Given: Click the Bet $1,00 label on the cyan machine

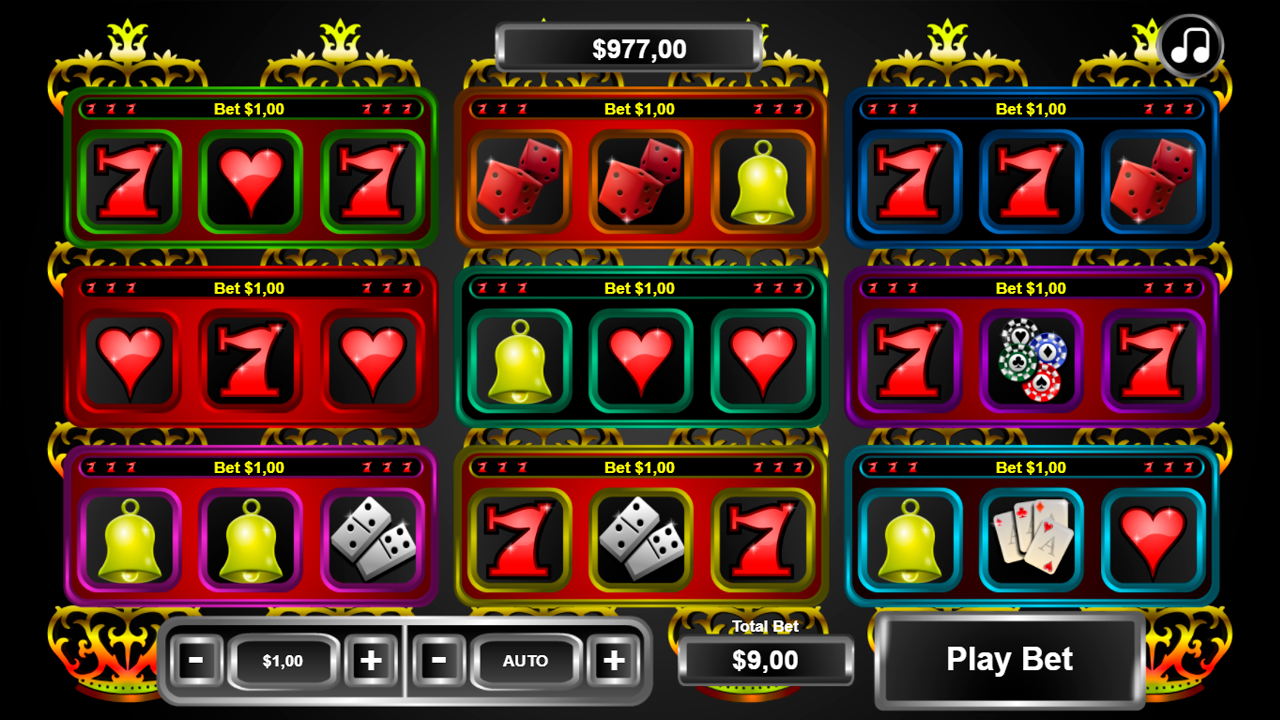Looking at the screenshot, I should click(x=1030, y=467).
